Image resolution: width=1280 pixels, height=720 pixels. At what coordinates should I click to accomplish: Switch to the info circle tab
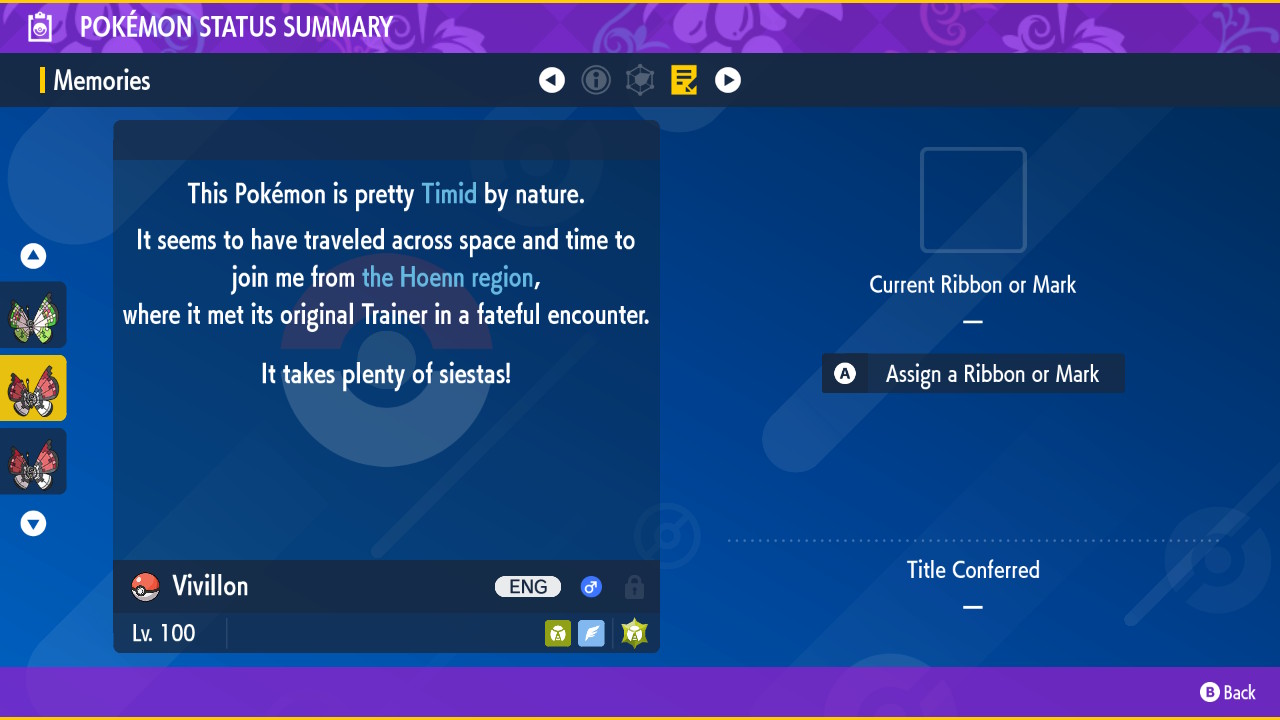tap(596, 80)
